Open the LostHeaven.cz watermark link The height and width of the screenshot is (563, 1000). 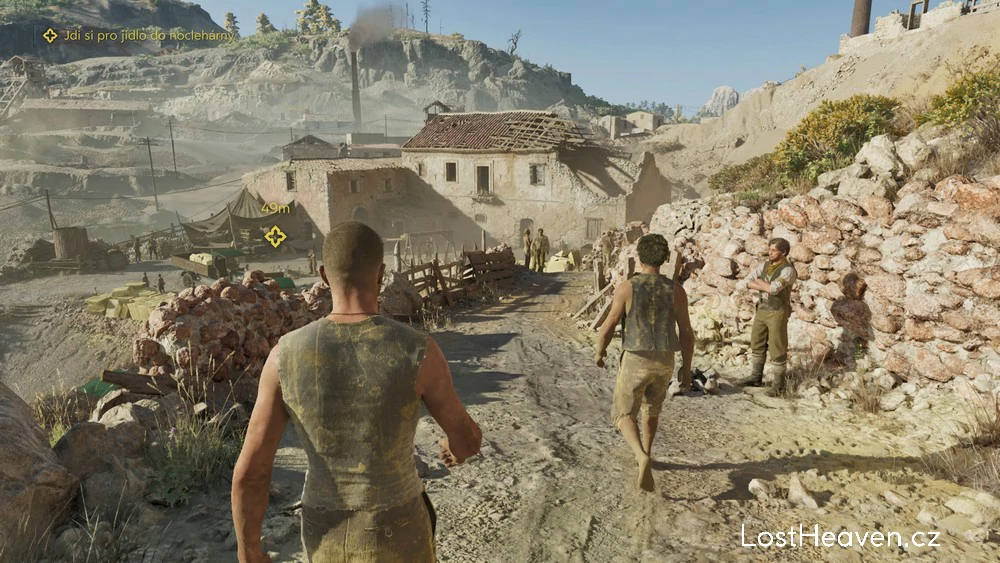pyautogui.click(x=840, y=536)
